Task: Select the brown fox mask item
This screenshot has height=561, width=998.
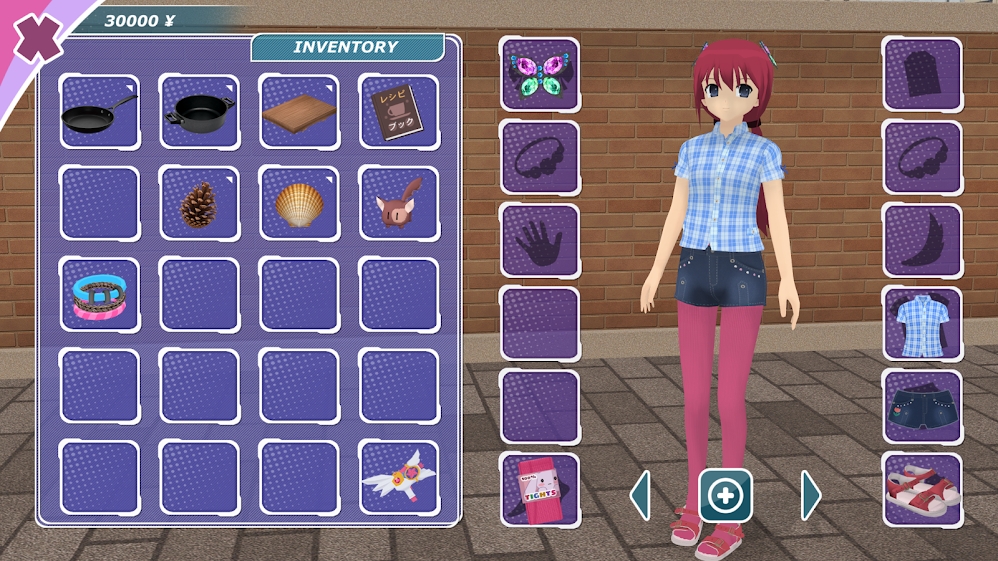Action: coord(398,203)
